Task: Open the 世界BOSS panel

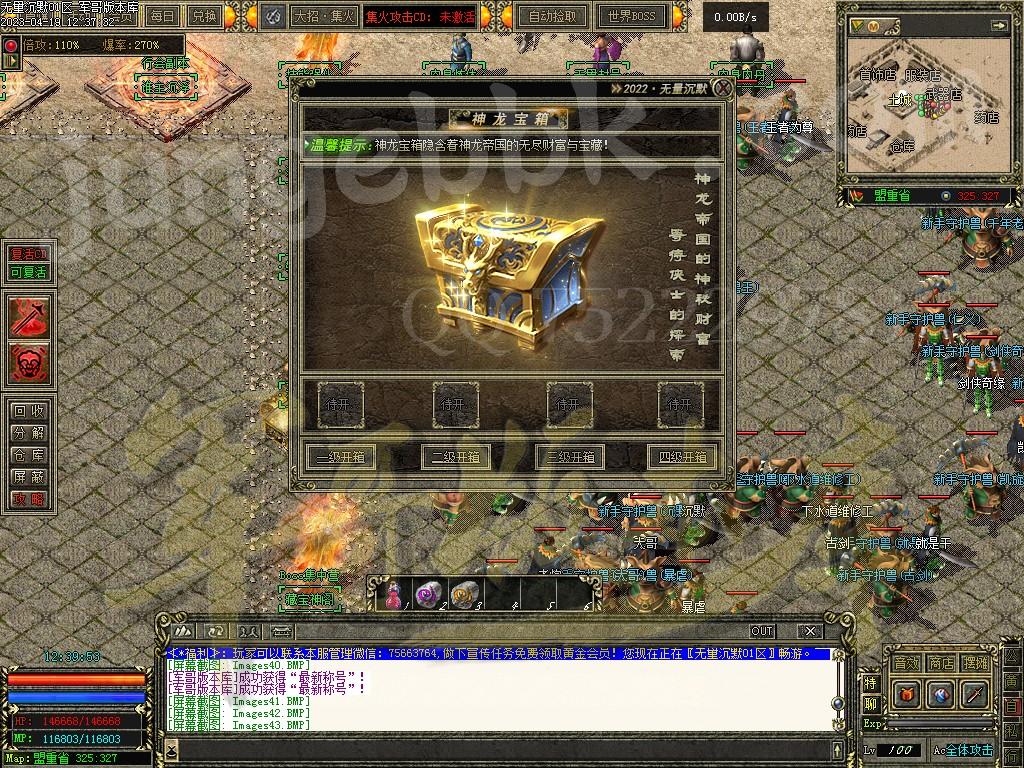Action: point(631,16)
